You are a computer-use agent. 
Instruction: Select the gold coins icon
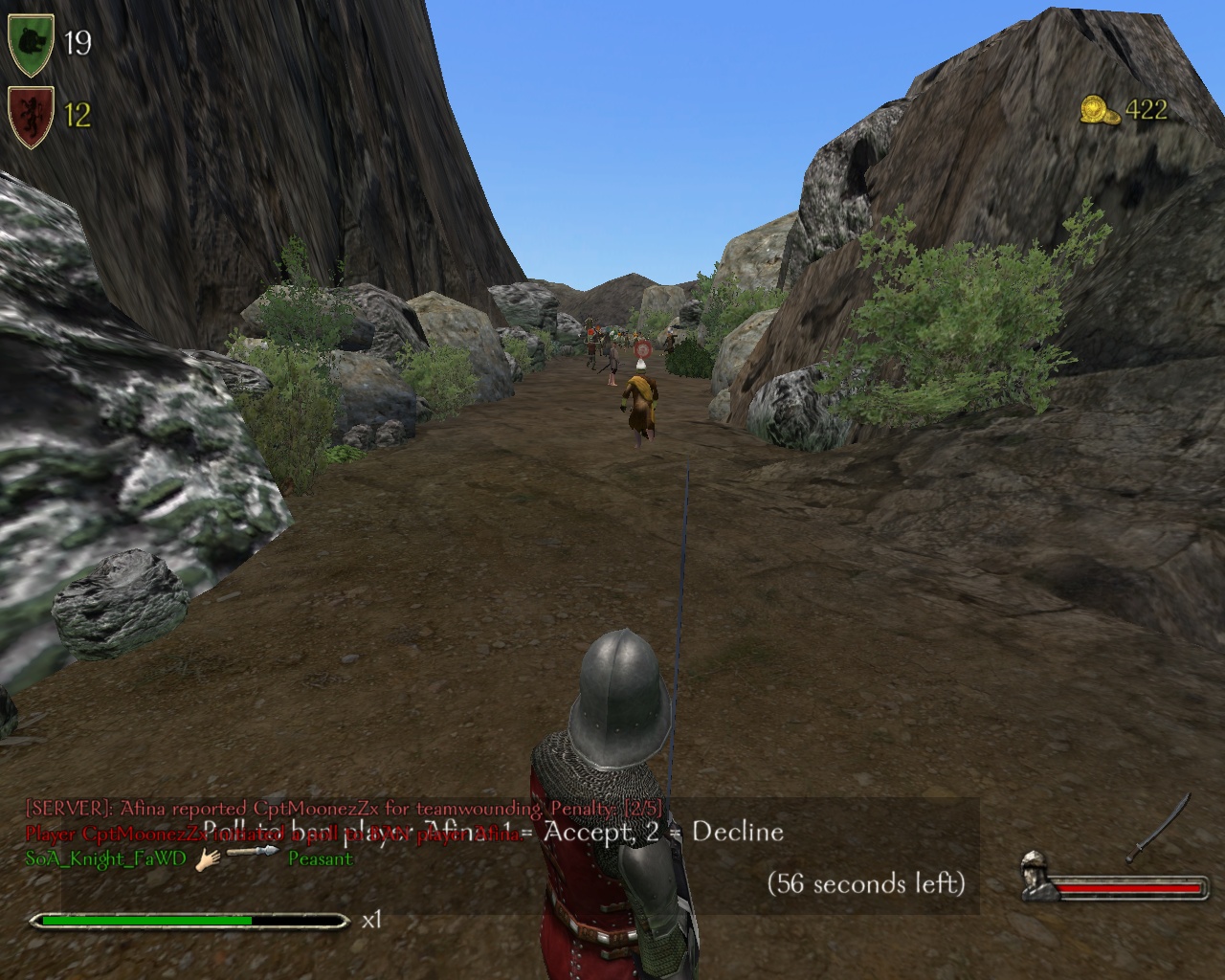point(1100,110)
